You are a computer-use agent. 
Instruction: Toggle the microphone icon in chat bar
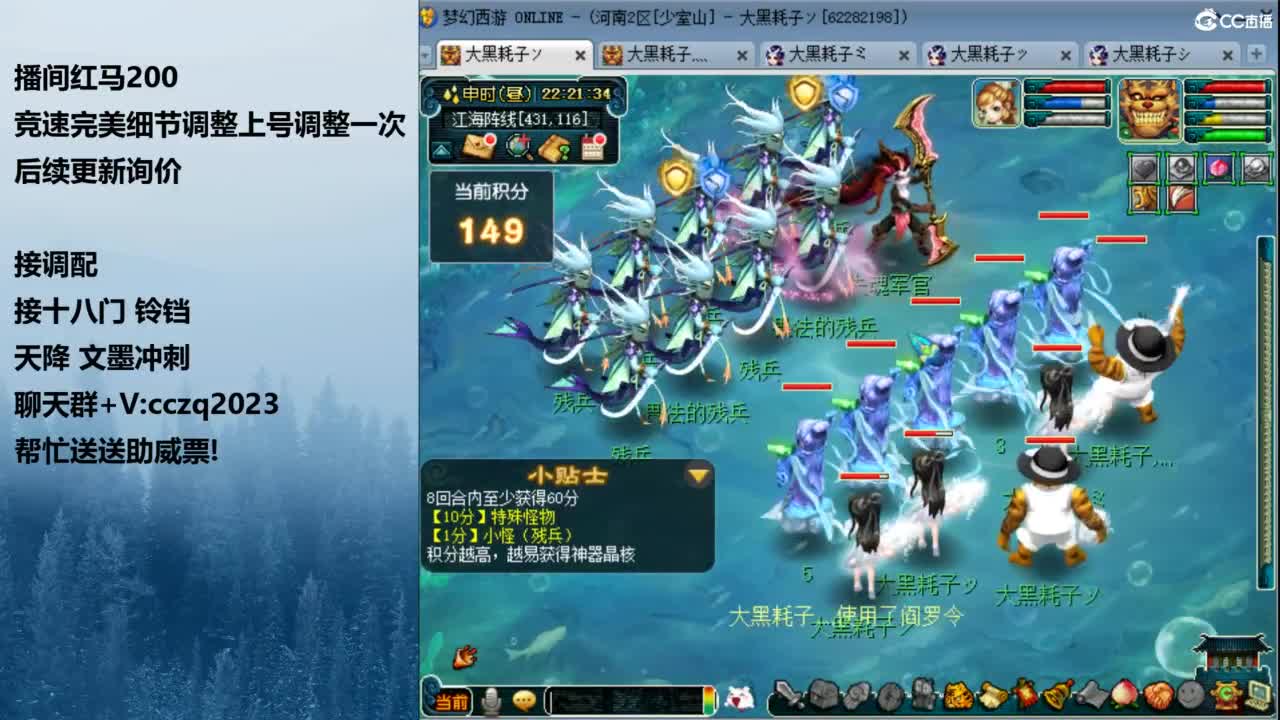tap(492, 701)
